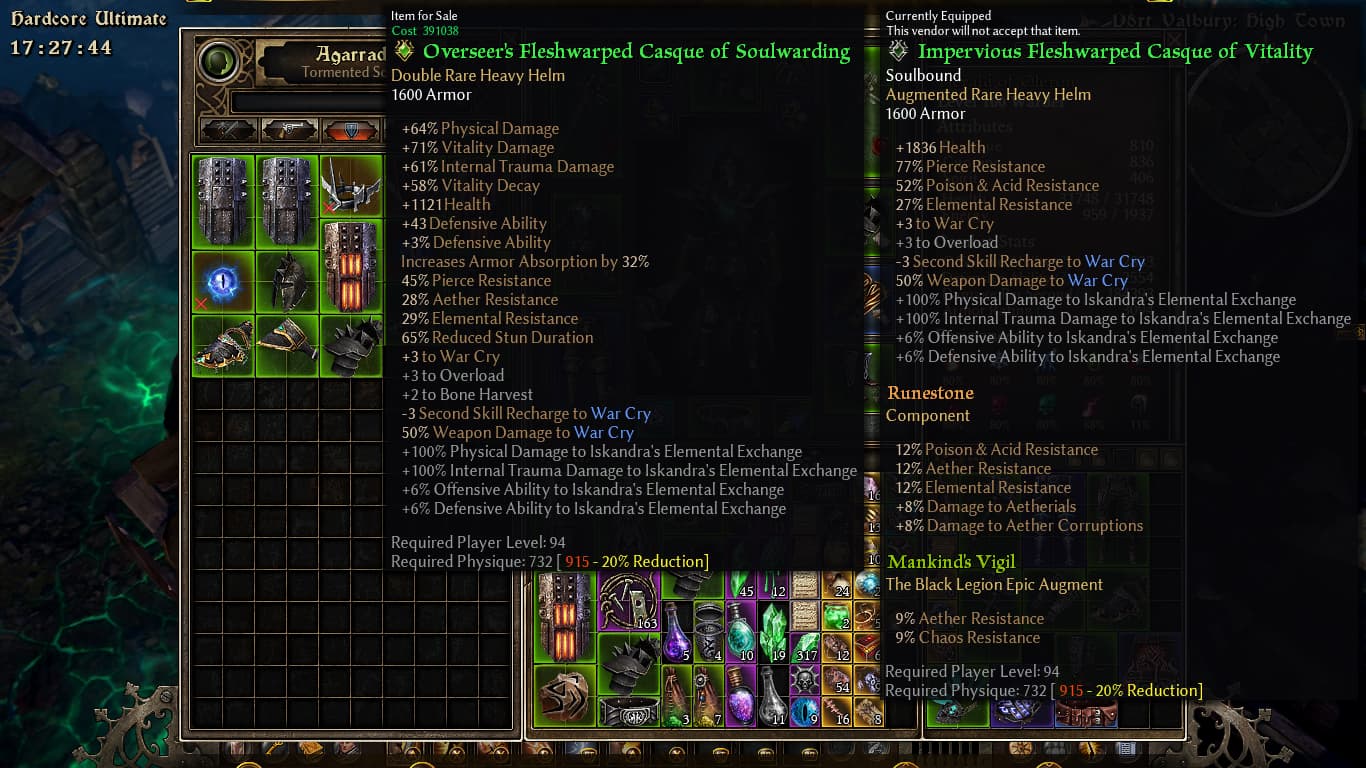This screenshot has width=1366, height=768.
Task: Click the blue eye stack of 9
Action: coord(804,709)
